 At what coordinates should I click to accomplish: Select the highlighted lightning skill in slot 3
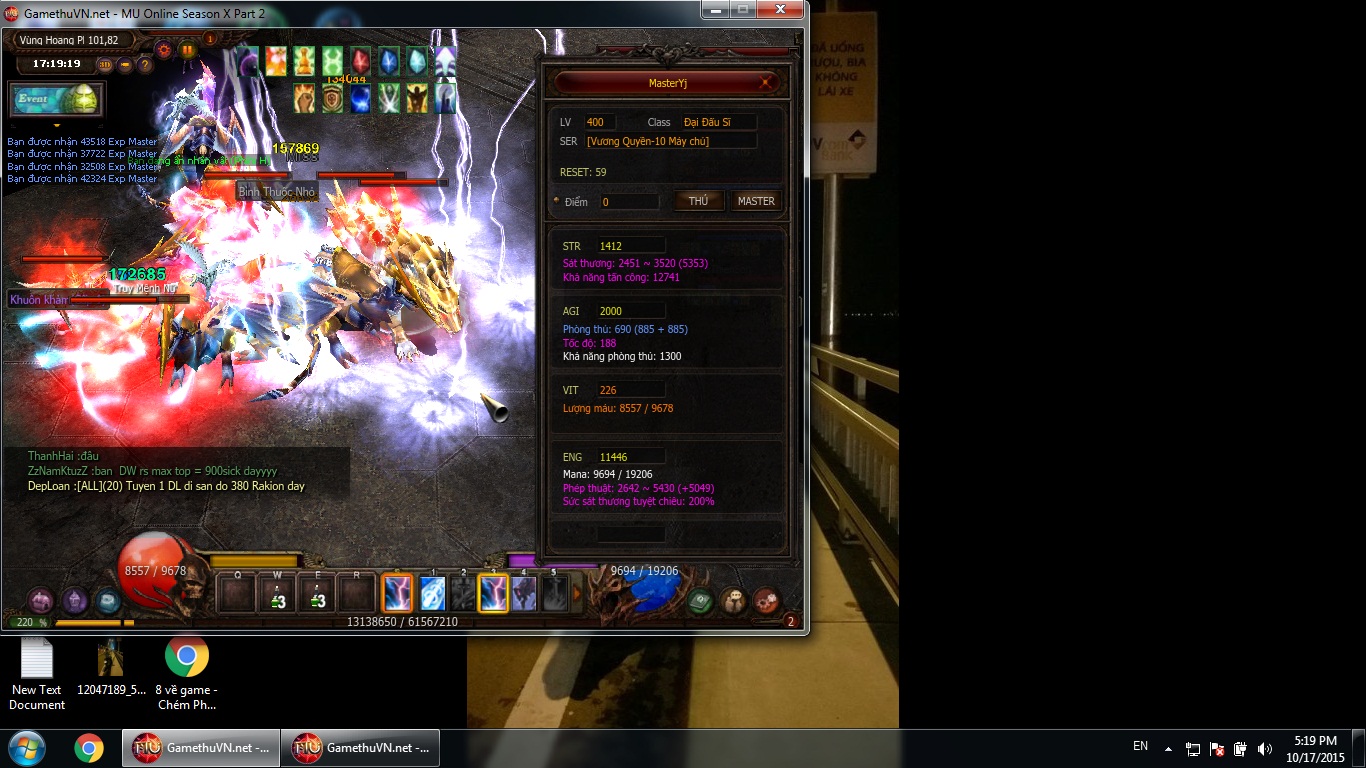493,594
